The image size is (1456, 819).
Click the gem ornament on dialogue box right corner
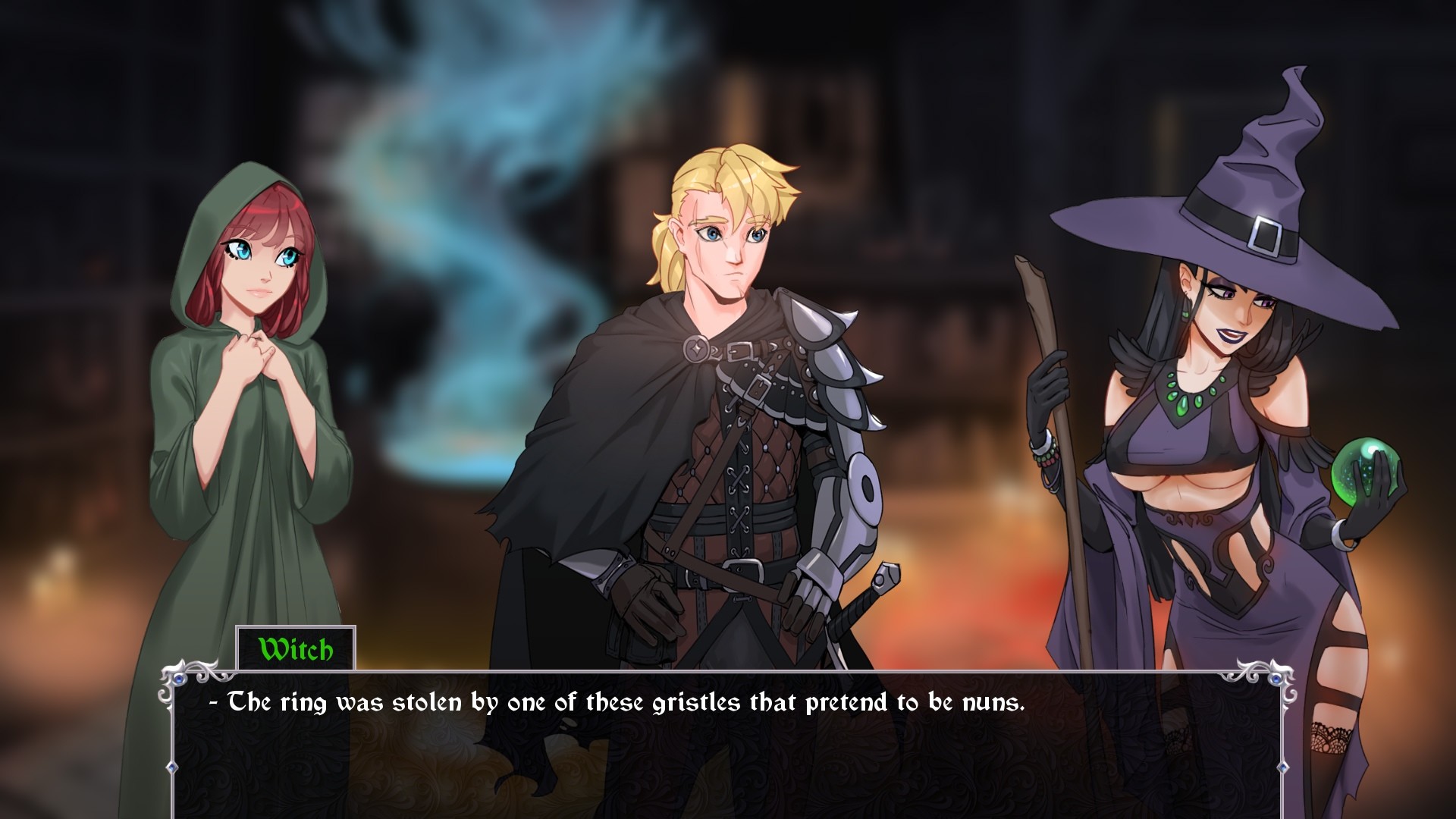pyautogui.click(x=1276, y=679)
